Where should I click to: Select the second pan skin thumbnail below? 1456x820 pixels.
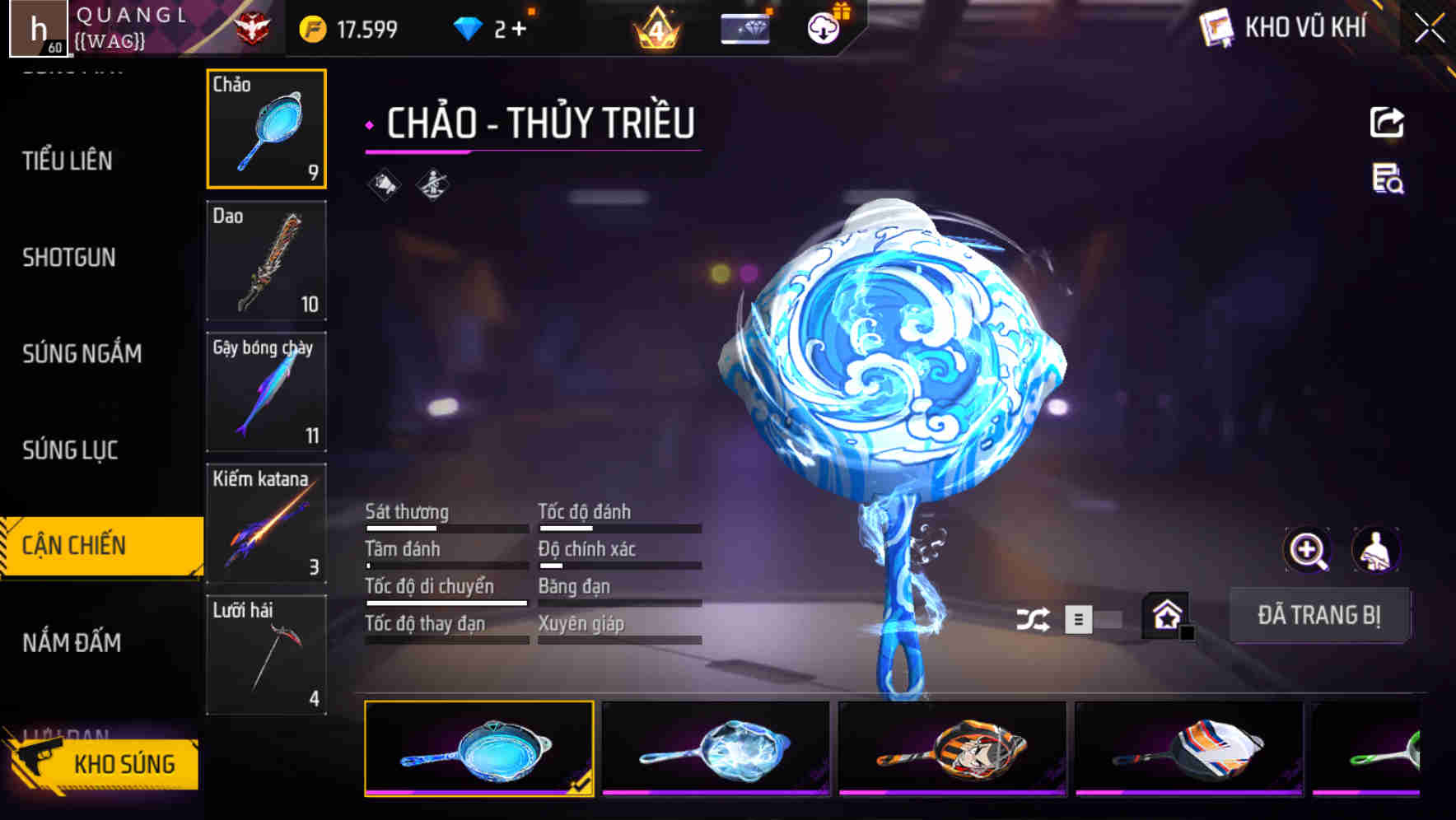coord(716,748)
